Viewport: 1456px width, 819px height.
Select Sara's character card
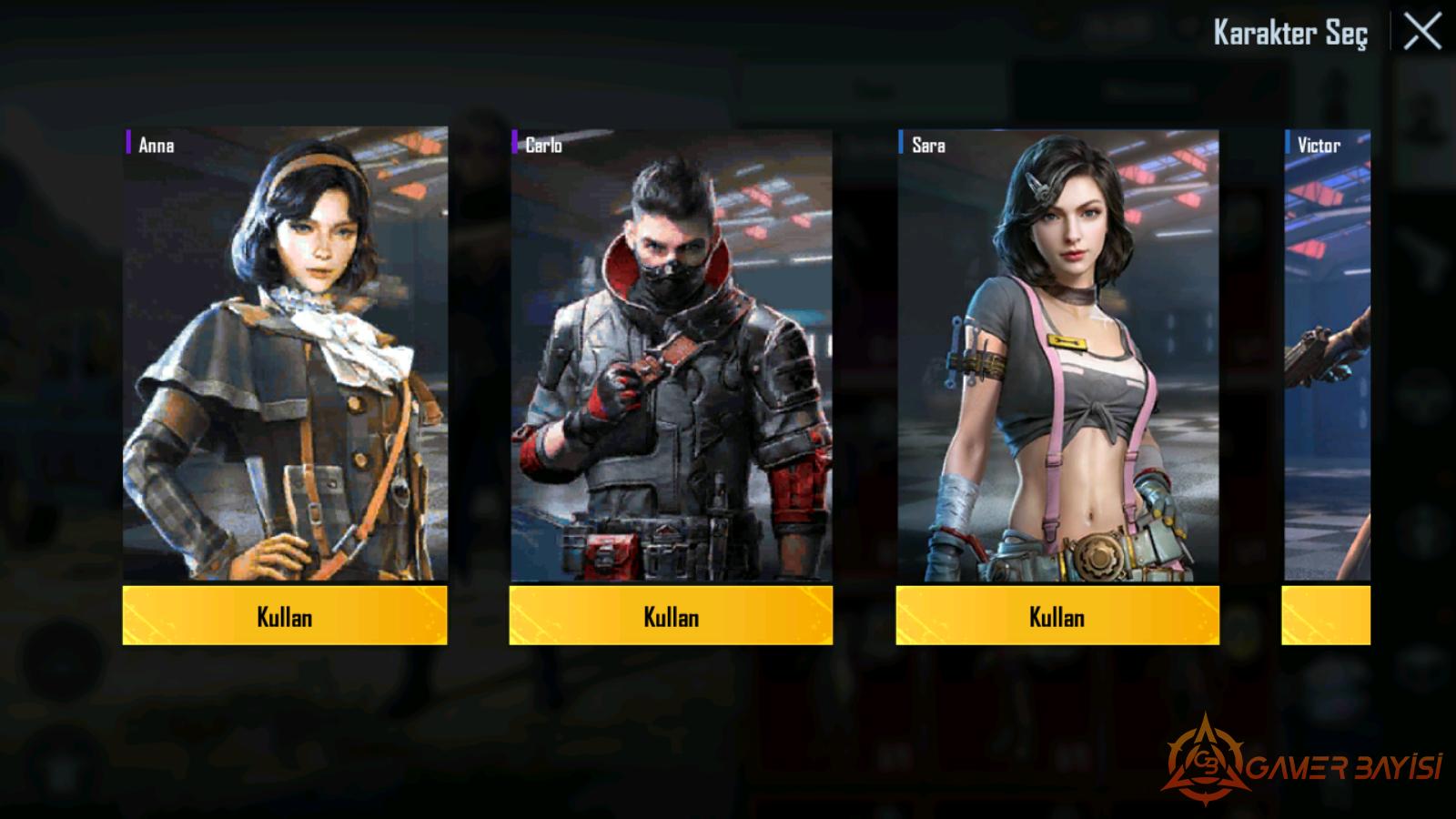coord(1057,355)
